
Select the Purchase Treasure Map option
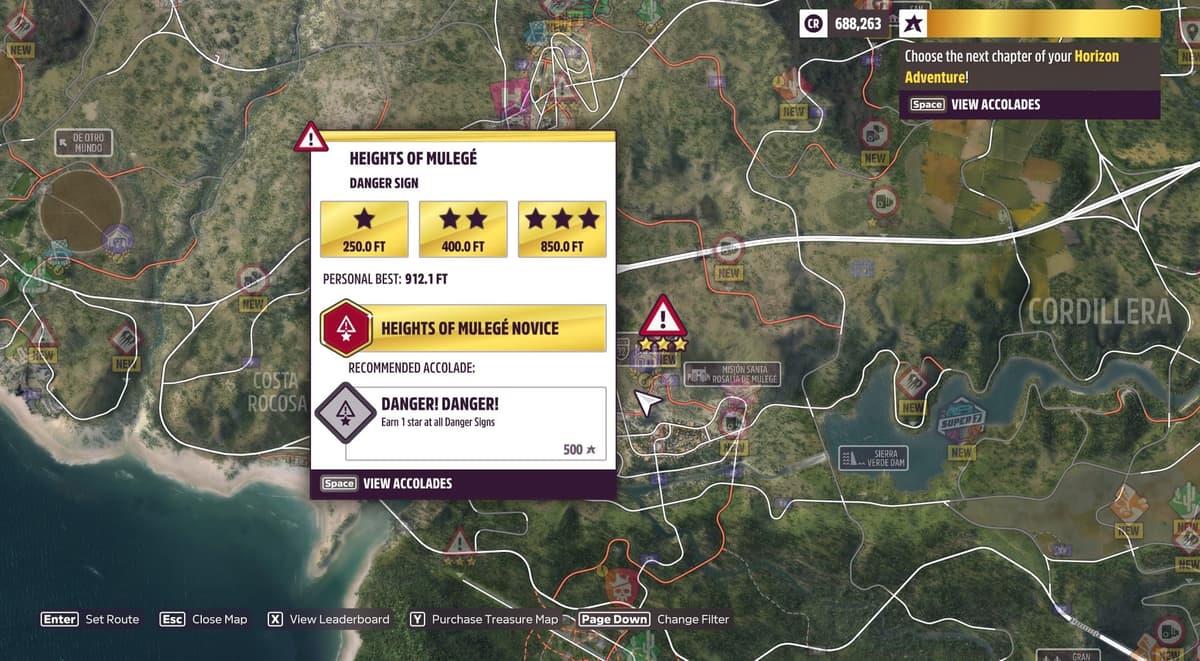coord(484,620)
